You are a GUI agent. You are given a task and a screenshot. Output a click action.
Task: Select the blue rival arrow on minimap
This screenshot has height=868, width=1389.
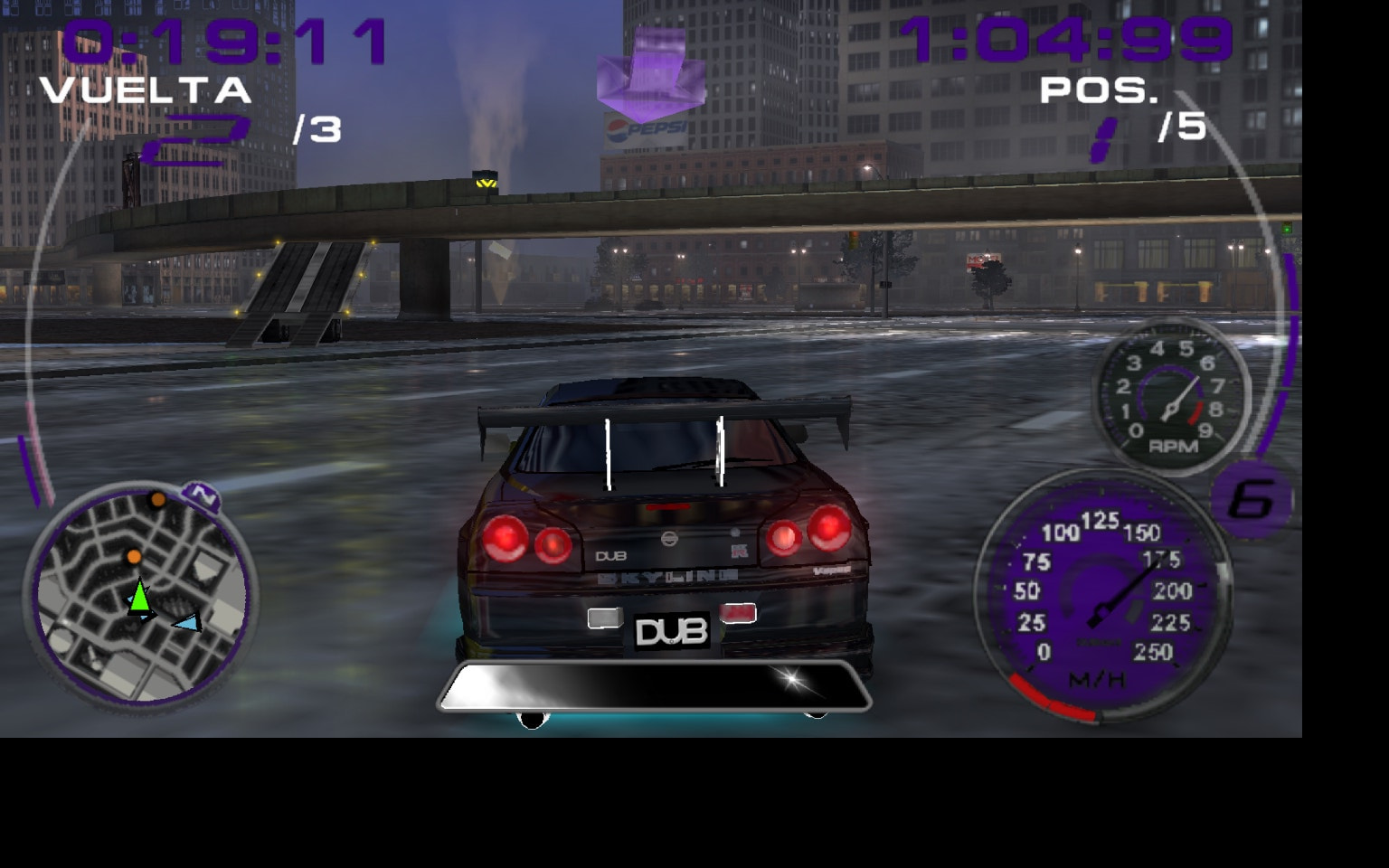(x=187, y=620)
